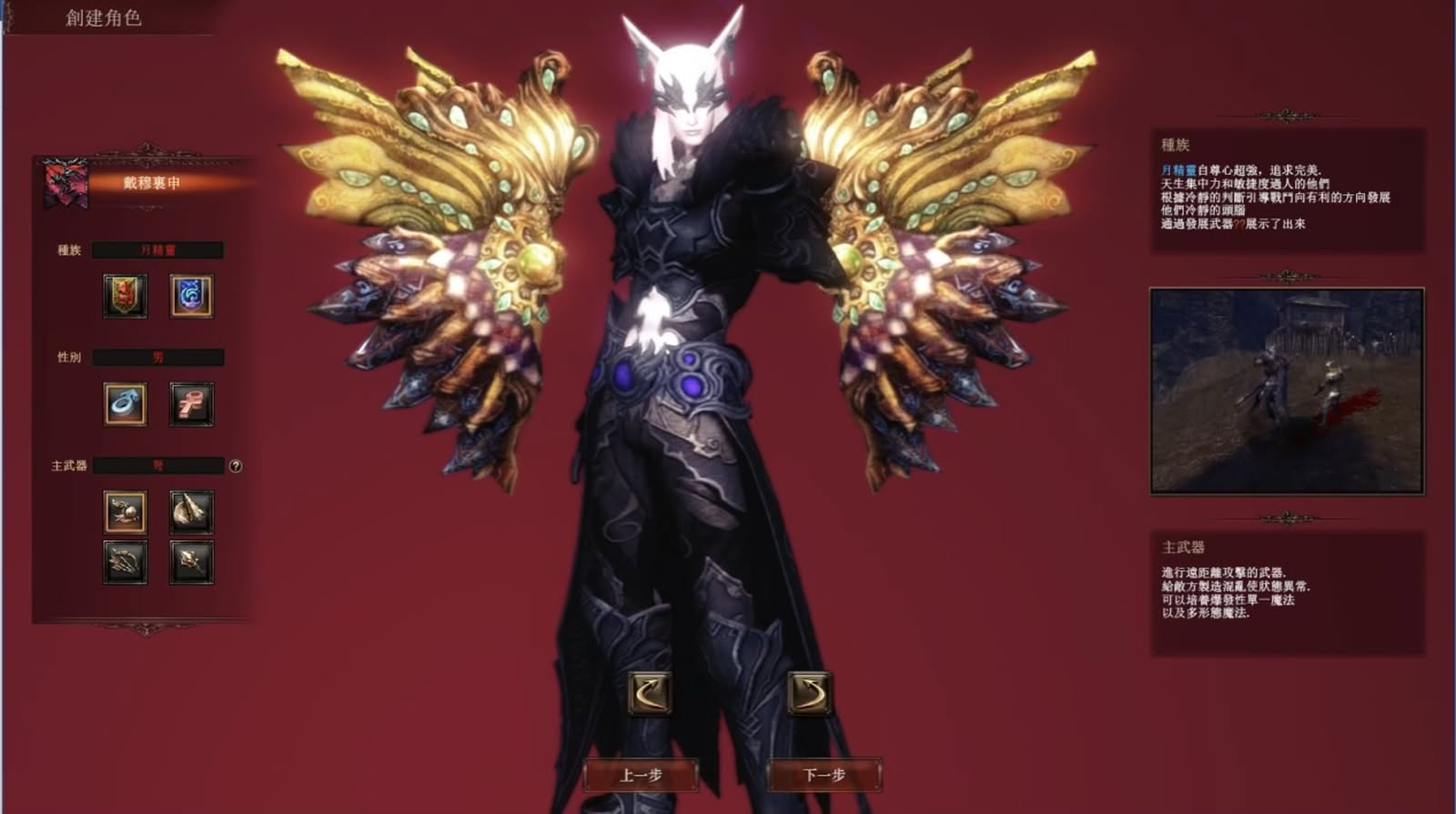Go back with the 上一步 button
Screen dimensions: 1456x814
[641, 776]
